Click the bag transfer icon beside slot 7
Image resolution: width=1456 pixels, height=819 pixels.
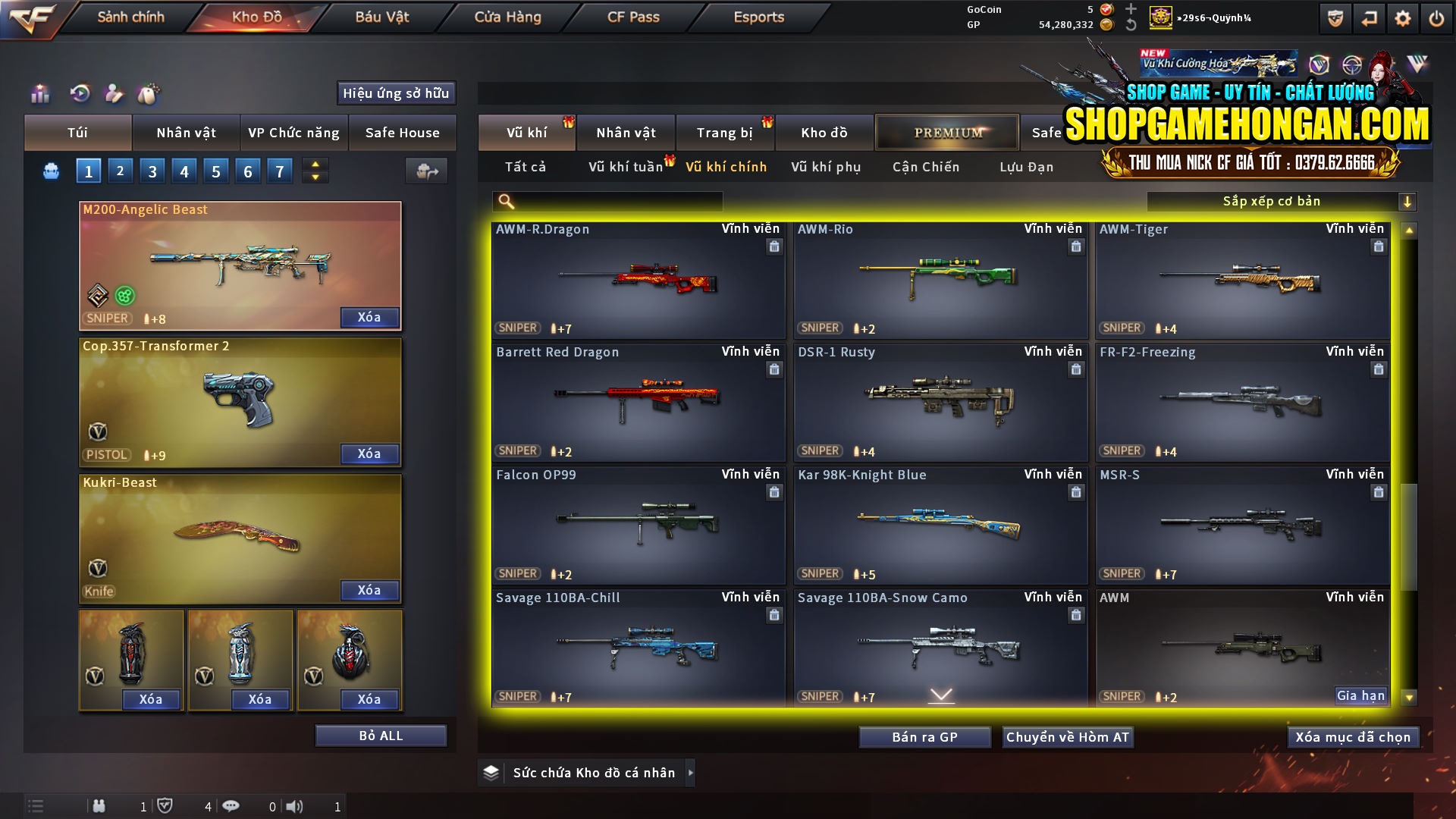[x=425, y=171]
